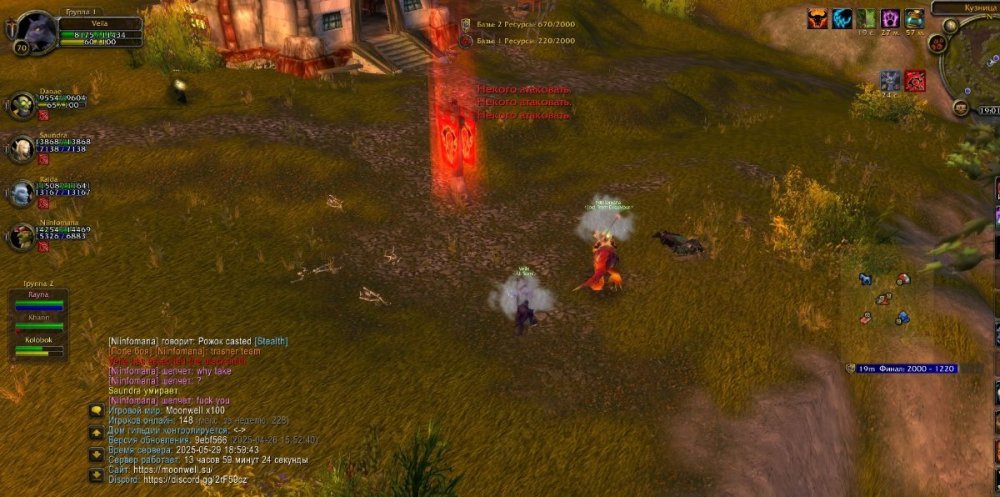This screenshot has width=1000, height=497.
Task: Open the chat menu speech bubble button
Action: pos(96,411)
